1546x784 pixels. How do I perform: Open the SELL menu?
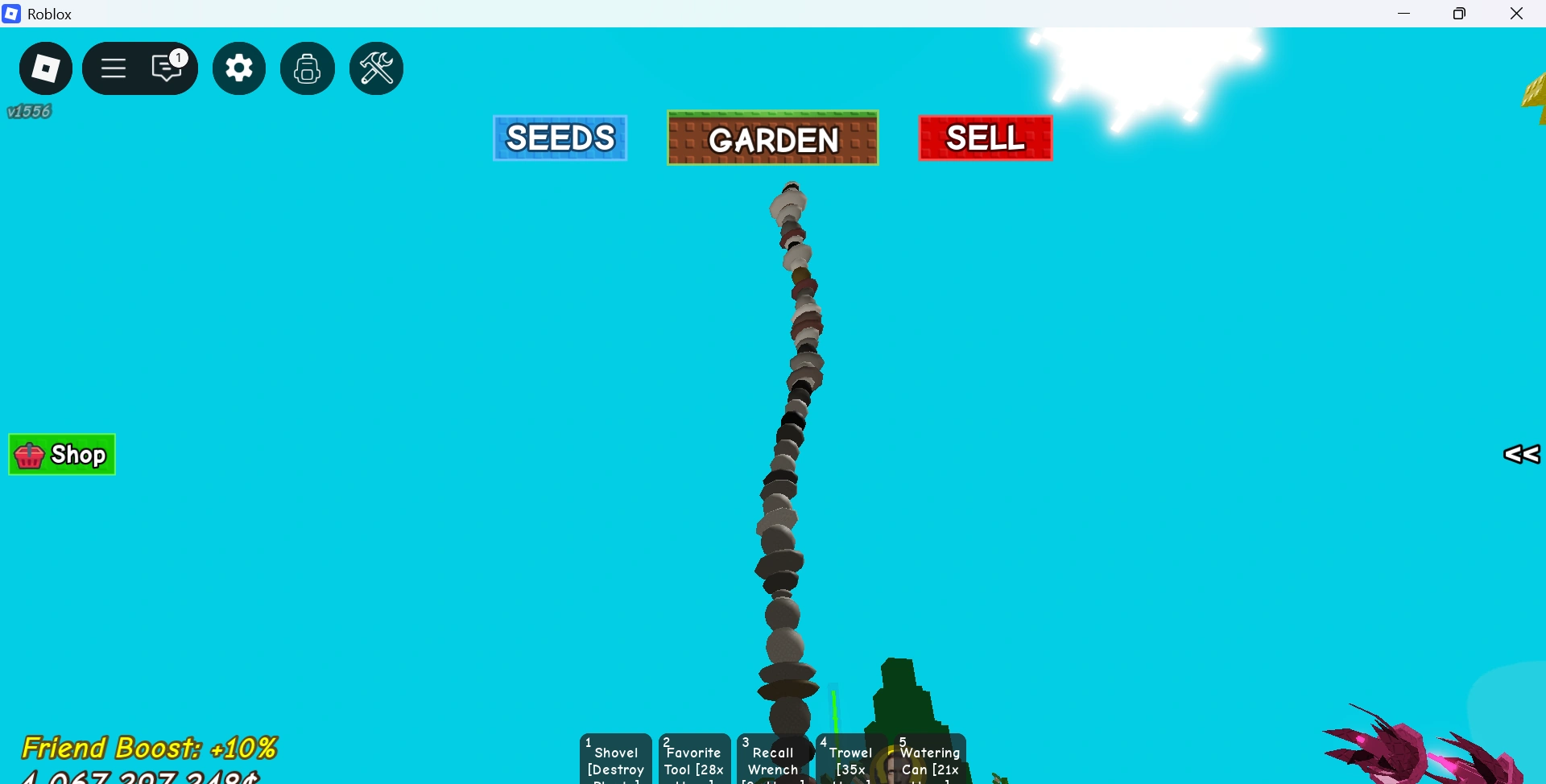[985, 138]
